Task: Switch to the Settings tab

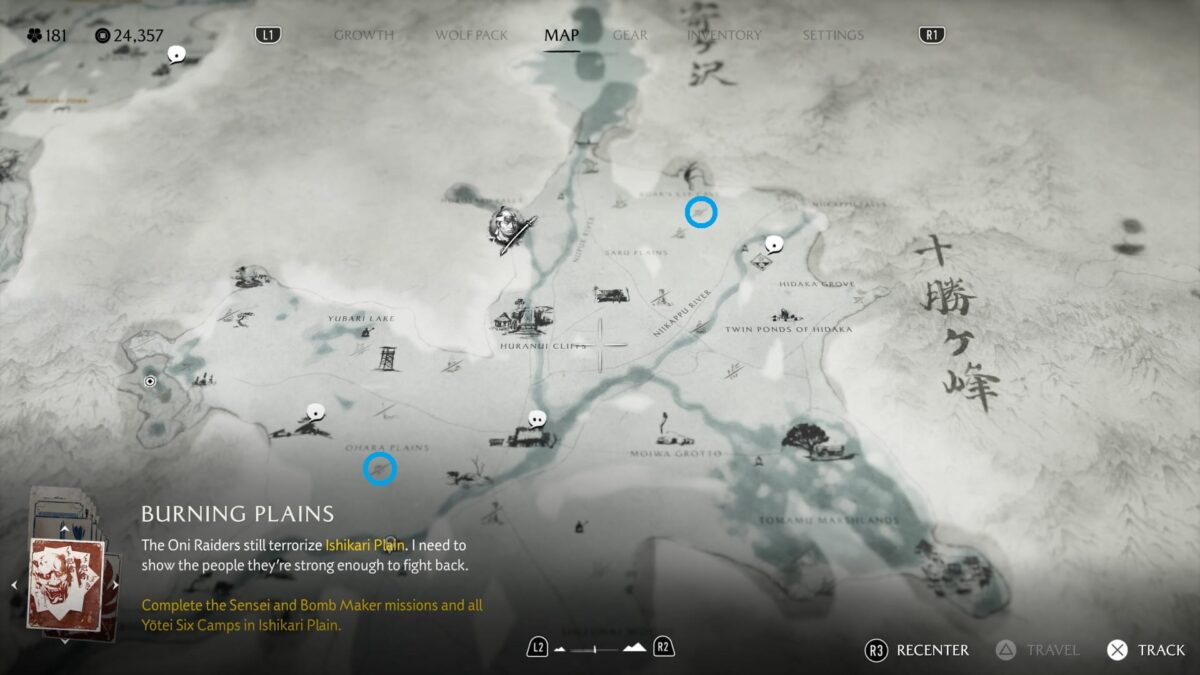Action: pyautogui.click(x=832, y=35)
